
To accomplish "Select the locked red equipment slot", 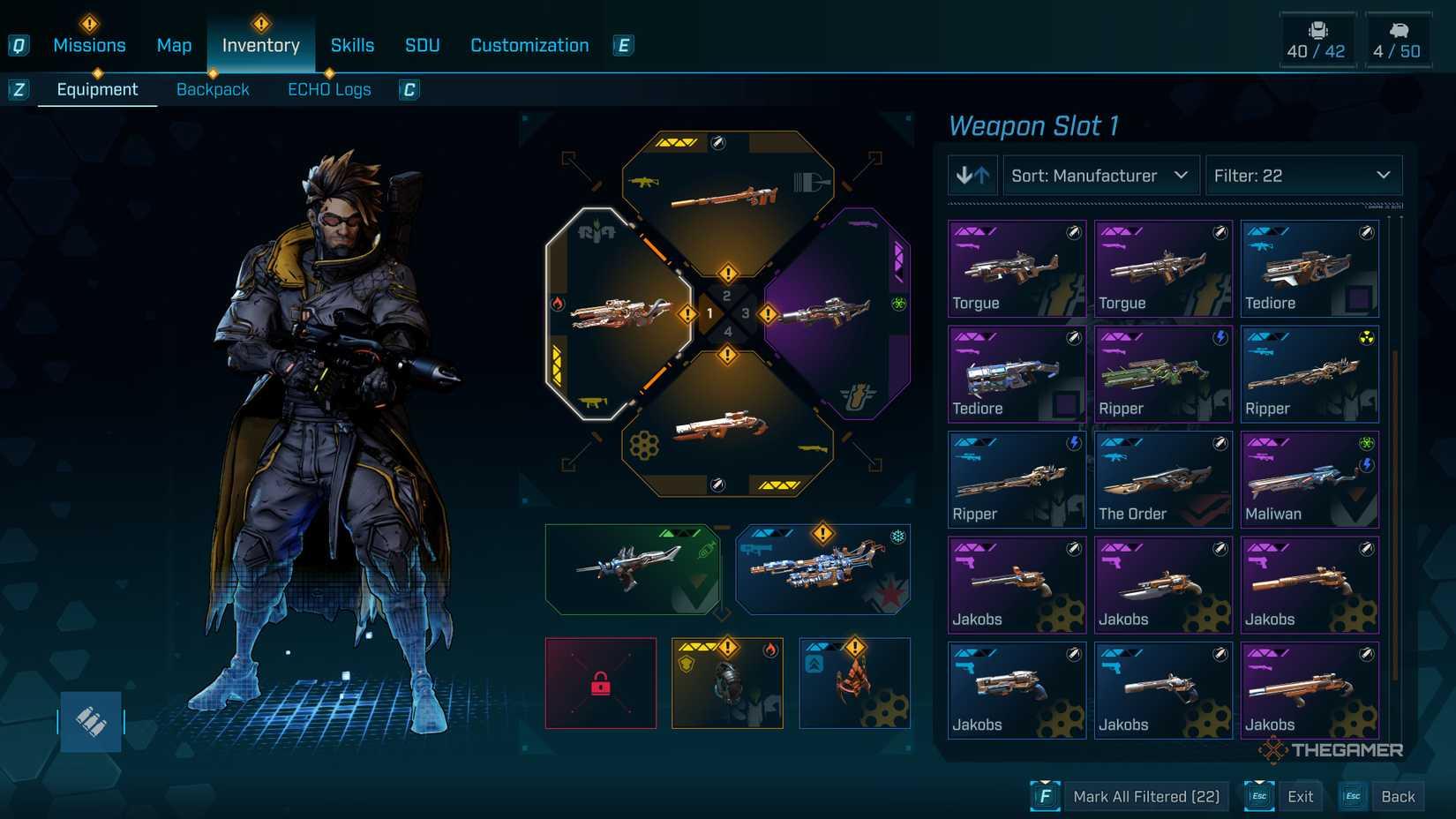I will 601,683.
